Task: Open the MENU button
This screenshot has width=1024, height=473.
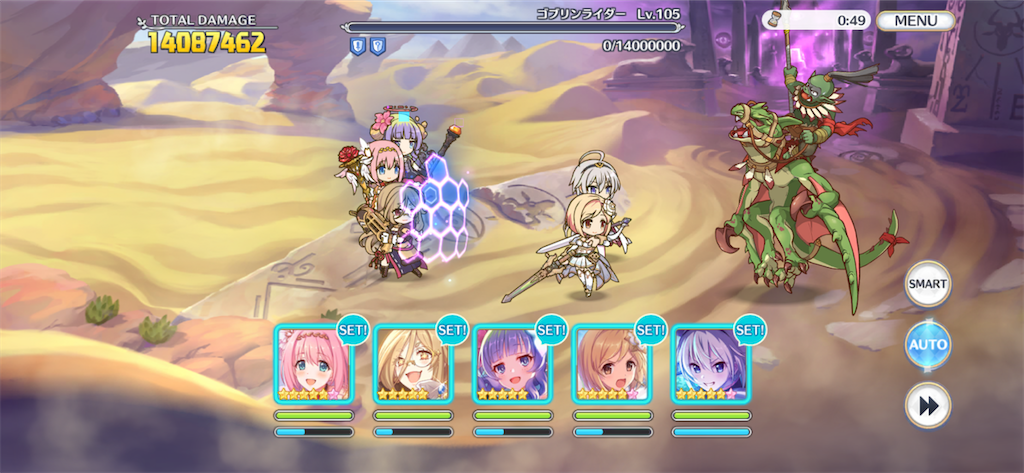Action: (x=916, y=20)
